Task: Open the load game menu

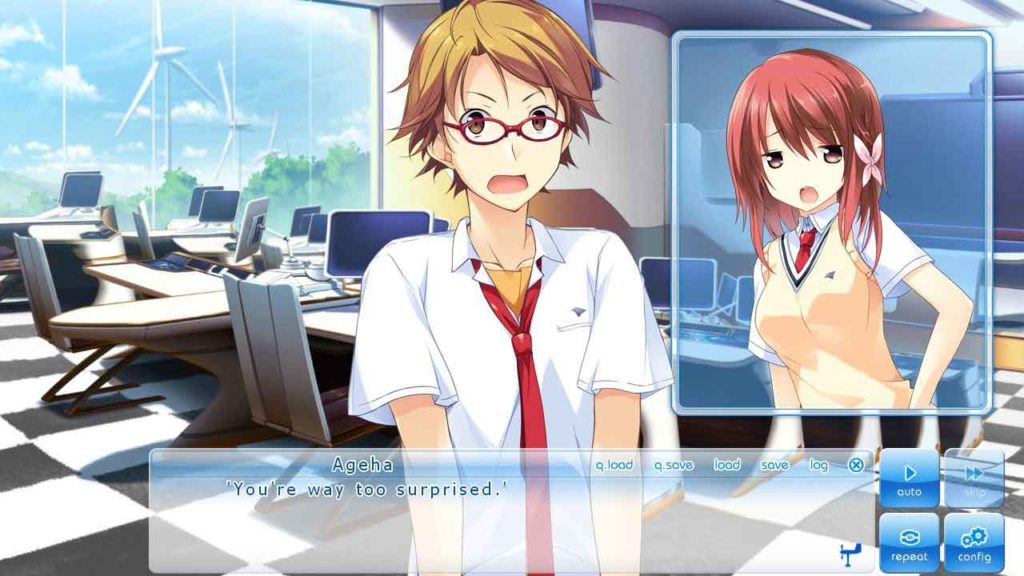Action: click(x=727, y=465)
